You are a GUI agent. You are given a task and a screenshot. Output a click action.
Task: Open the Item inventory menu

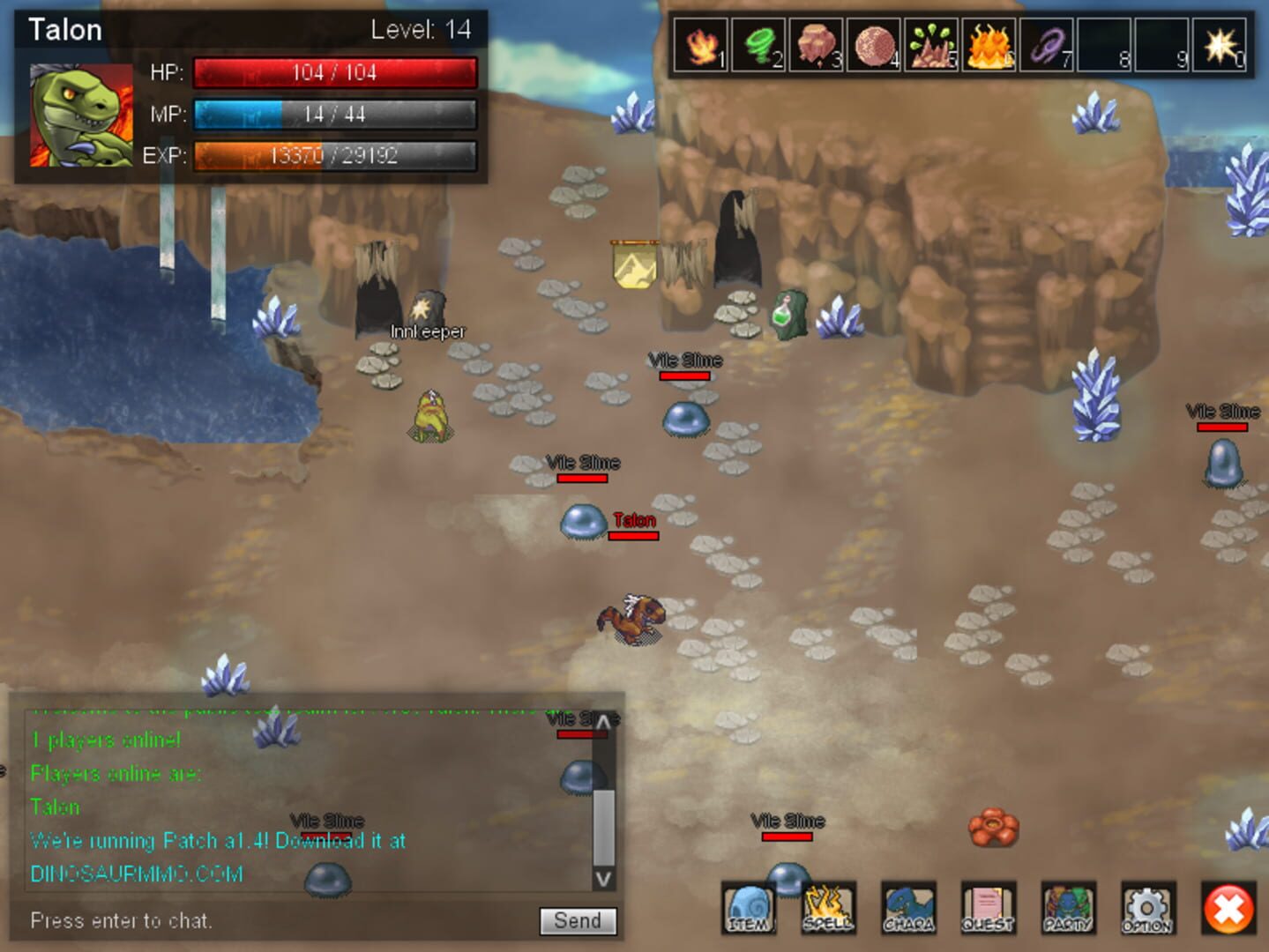point(749,908)
